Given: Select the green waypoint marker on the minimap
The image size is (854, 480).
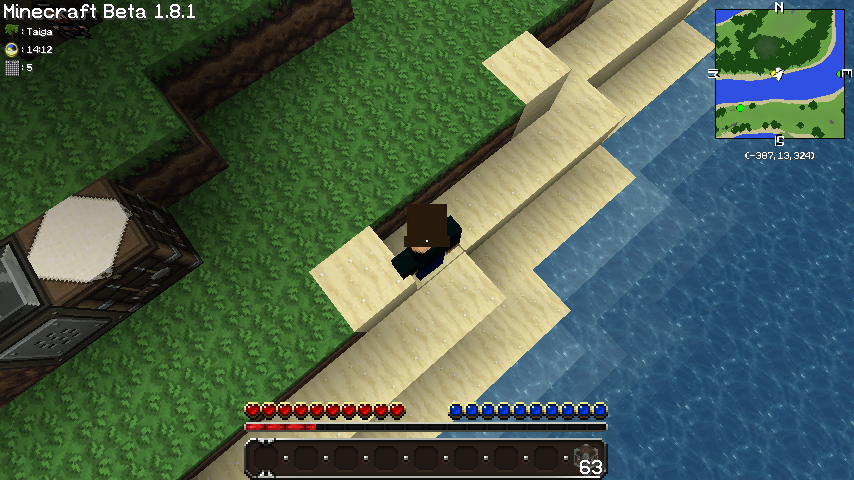Looking at the screenshot, I should coord(740,107).
